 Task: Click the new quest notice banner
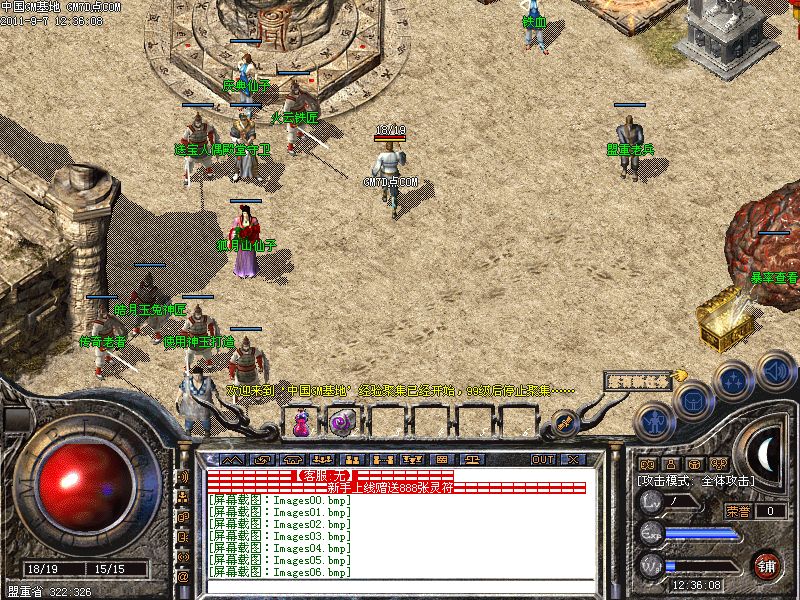pyautogui.click(x=641, y=380)
